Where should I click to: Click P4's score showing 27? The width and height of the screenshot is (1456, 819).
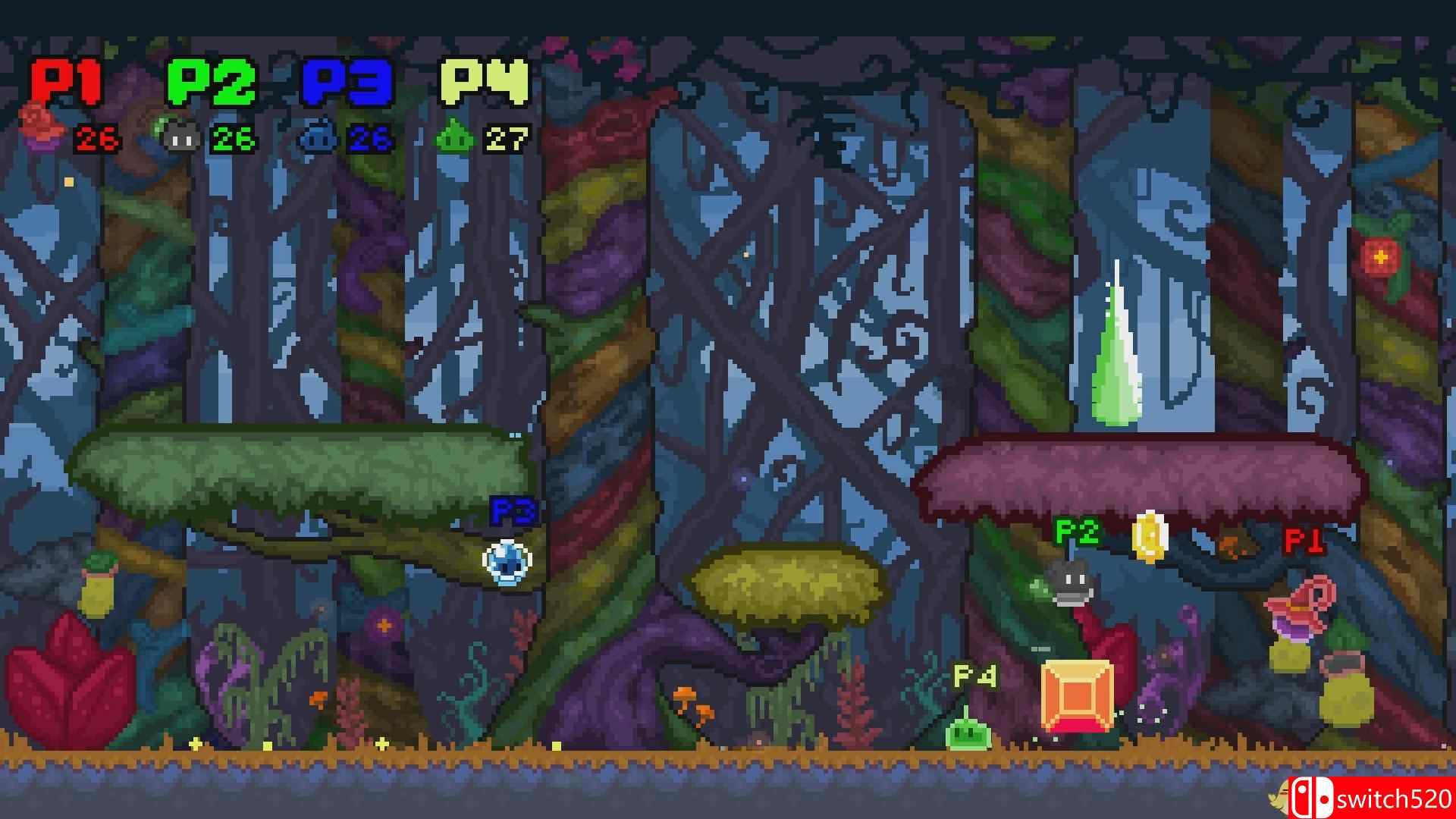504,138
